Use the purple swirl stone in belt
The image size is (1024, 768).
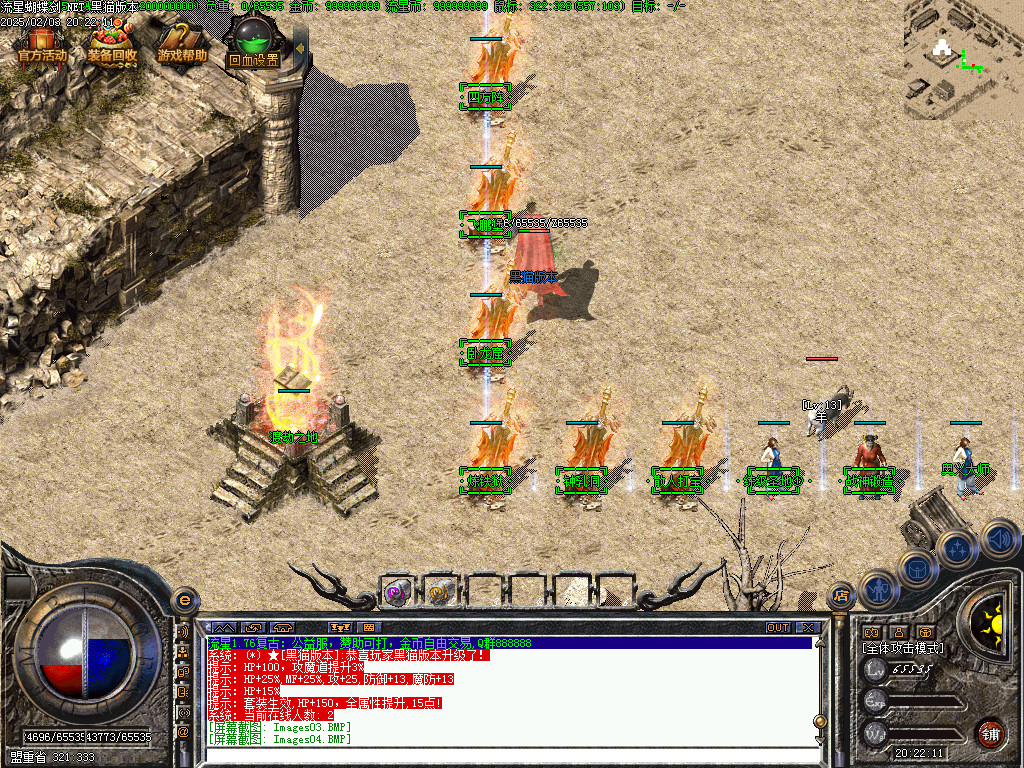397,592
